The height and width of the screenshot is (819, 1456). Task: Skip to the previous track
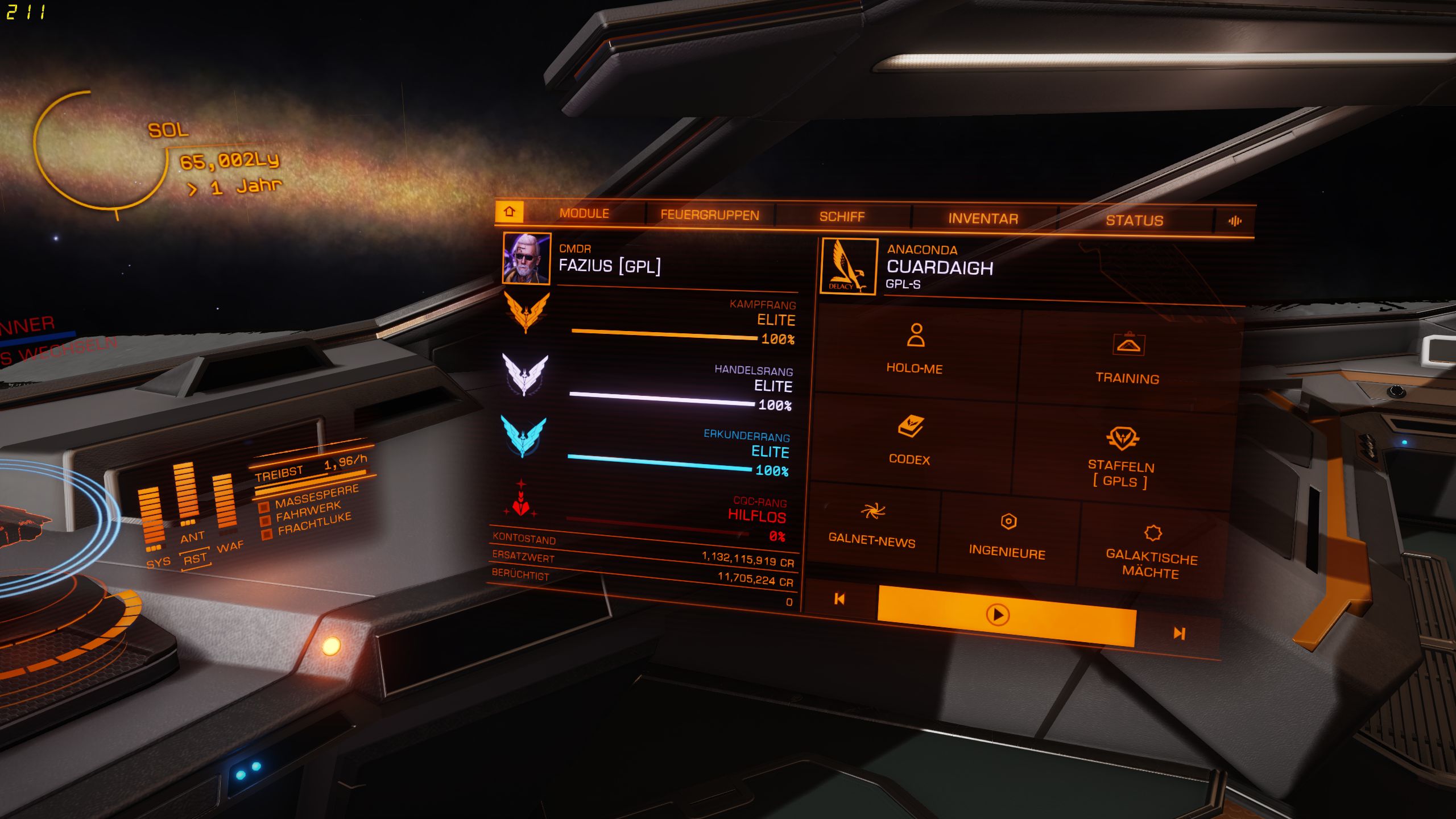coord(839,599)
